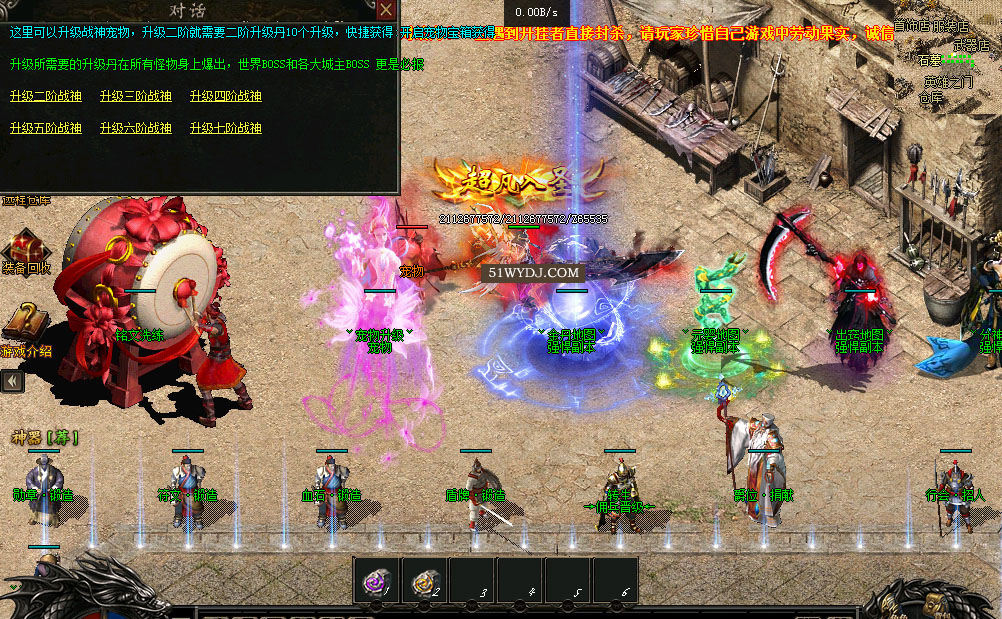Collapse the side panel with the arrow button

[x=12, y=381]
